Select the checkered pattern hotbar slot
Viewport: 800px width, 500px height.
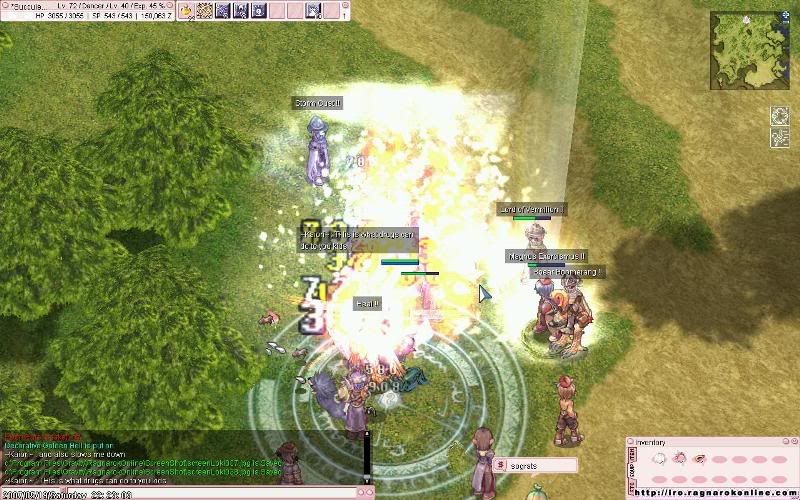tap(204, 11)
